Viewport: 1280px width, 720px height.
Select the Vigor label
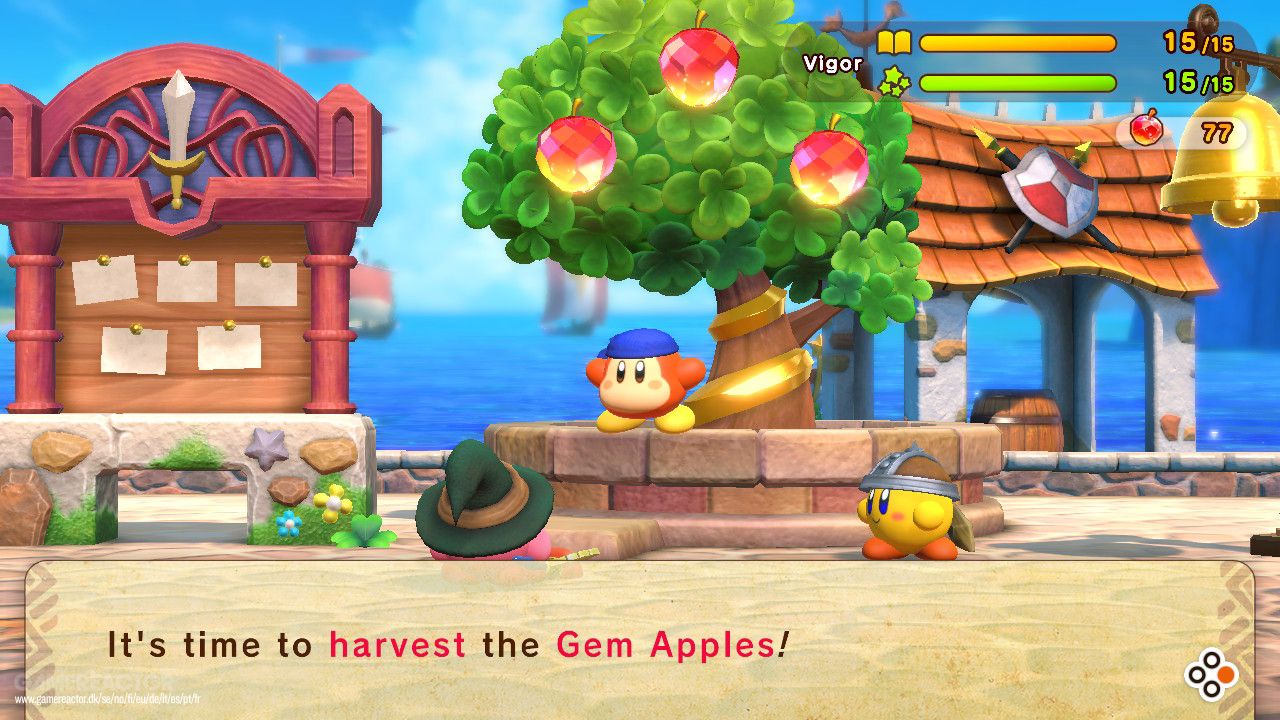point(832,62)
